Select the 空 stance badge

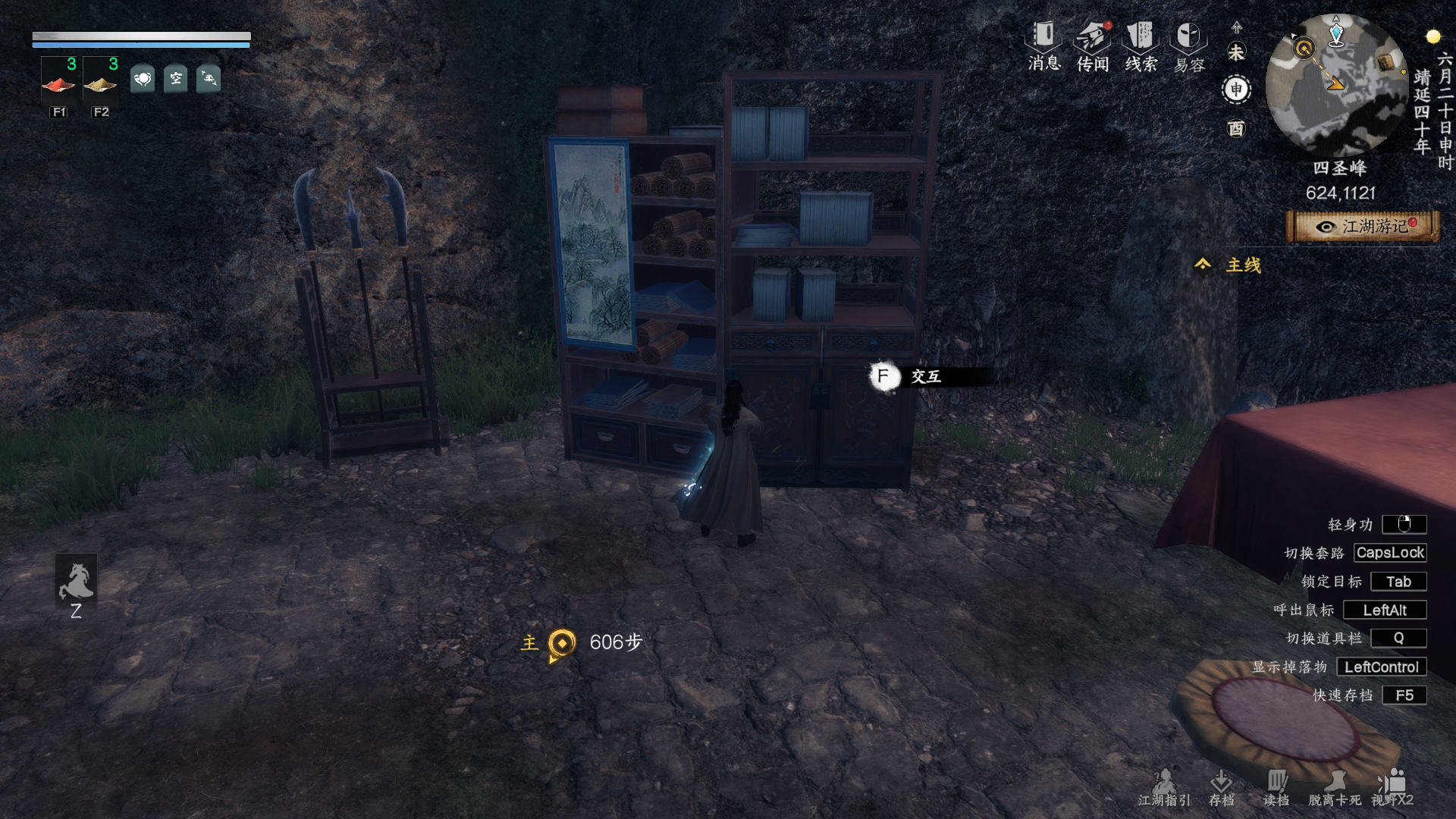coord(176,78)
